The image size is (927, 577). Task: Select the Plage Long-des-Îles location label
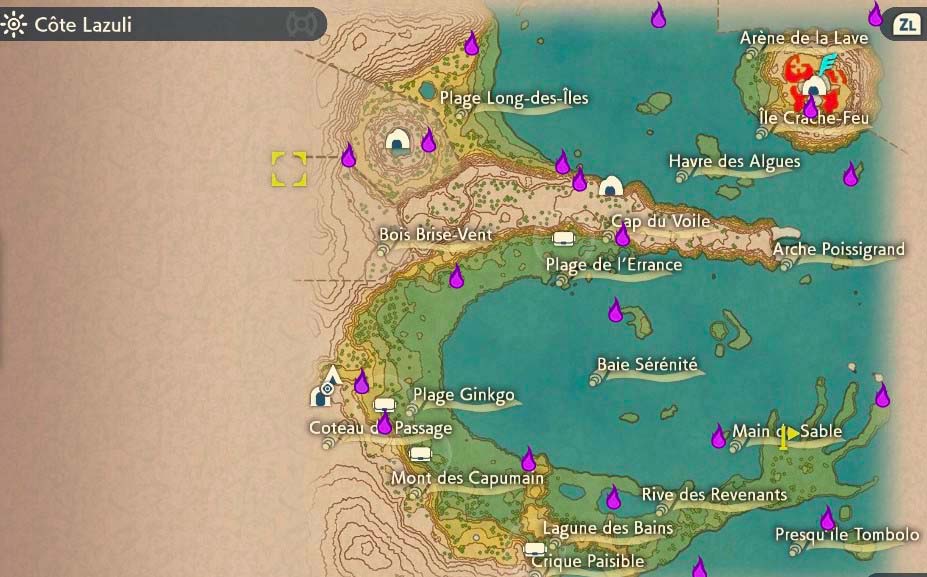tap(514, 98)
